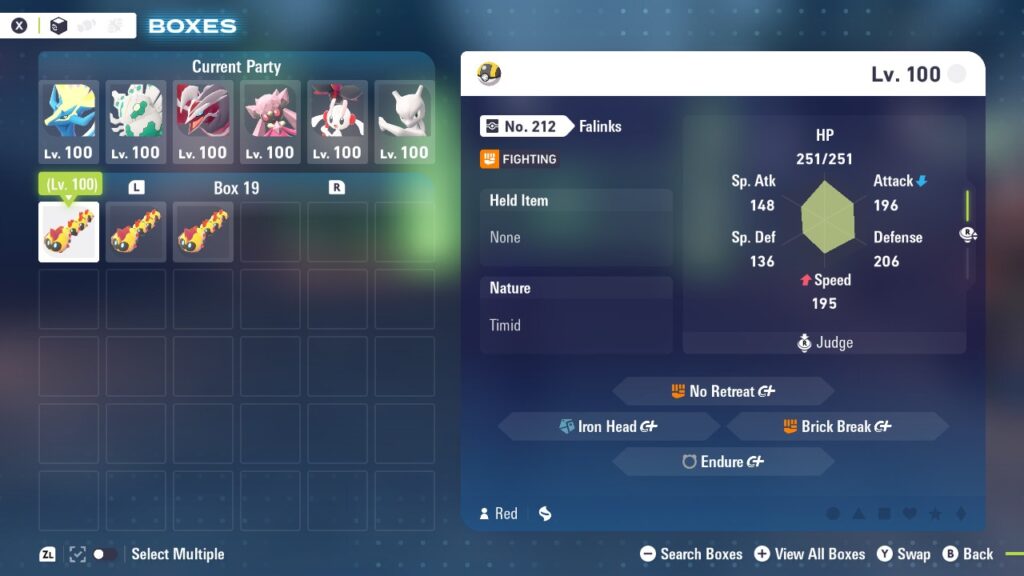Open the Judge stats view

coord(825,343)
